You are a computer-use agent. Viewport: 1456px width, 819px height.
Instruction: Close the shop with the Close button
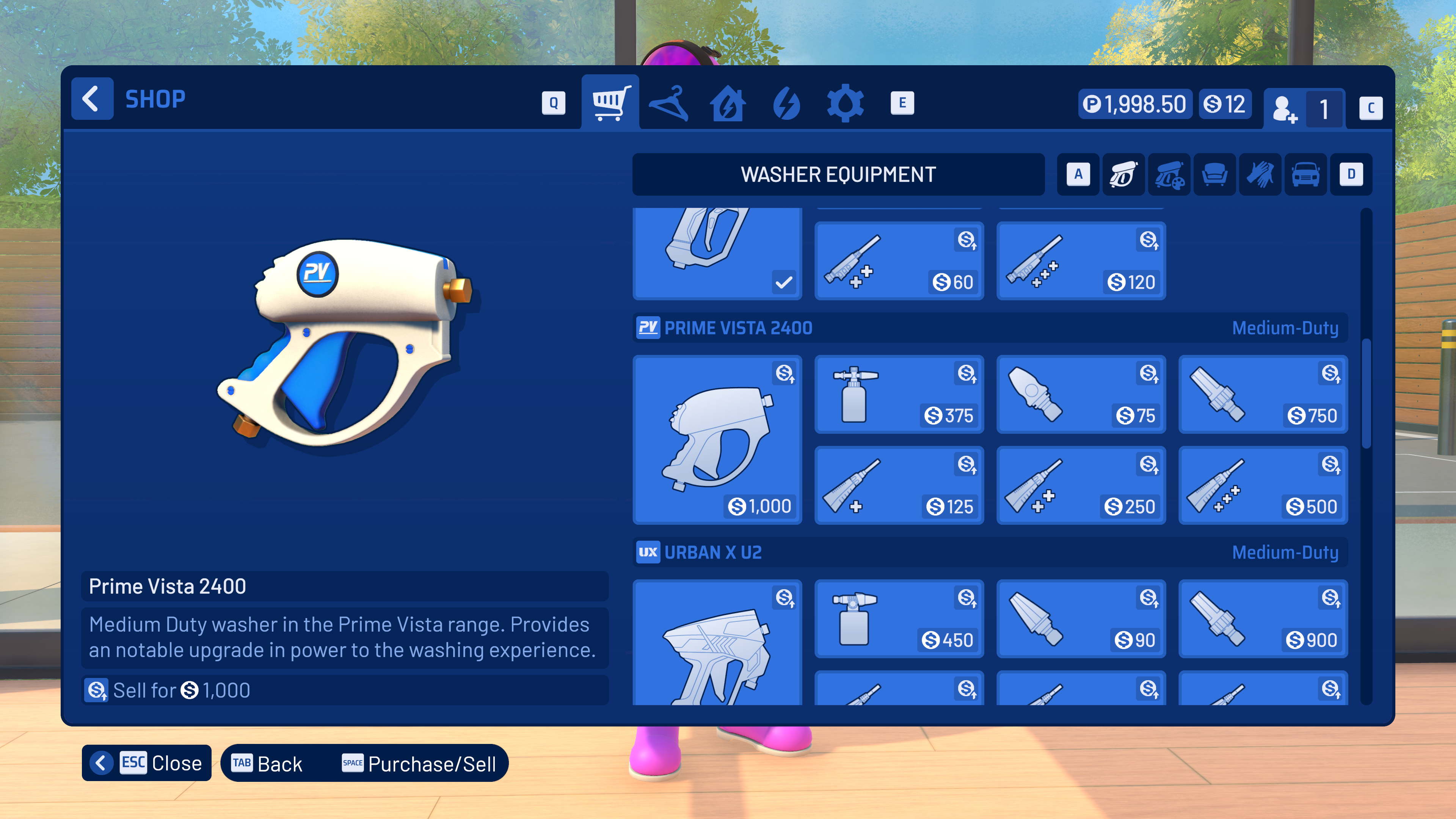tap(147, 763)
